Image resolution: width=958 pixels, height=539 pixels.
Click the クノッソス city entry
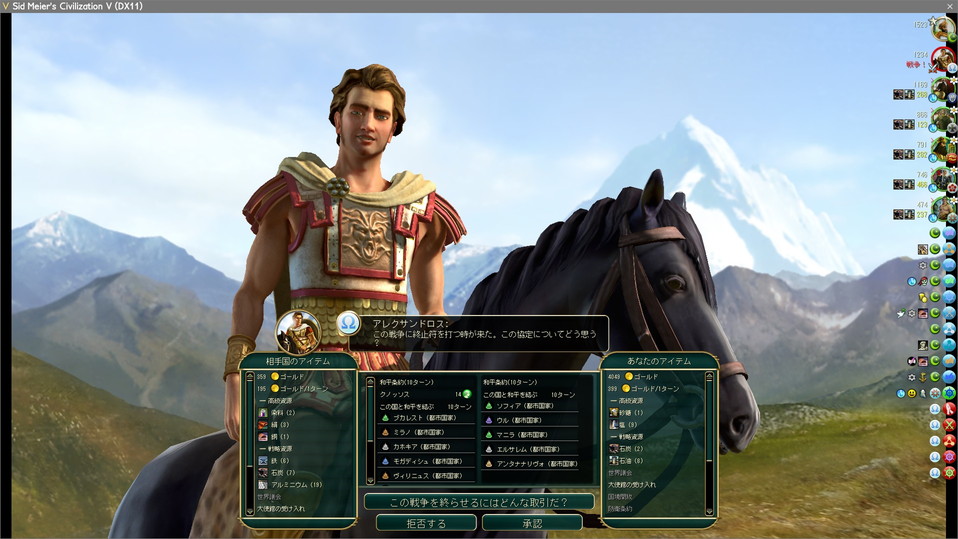[x=398, y=394]
